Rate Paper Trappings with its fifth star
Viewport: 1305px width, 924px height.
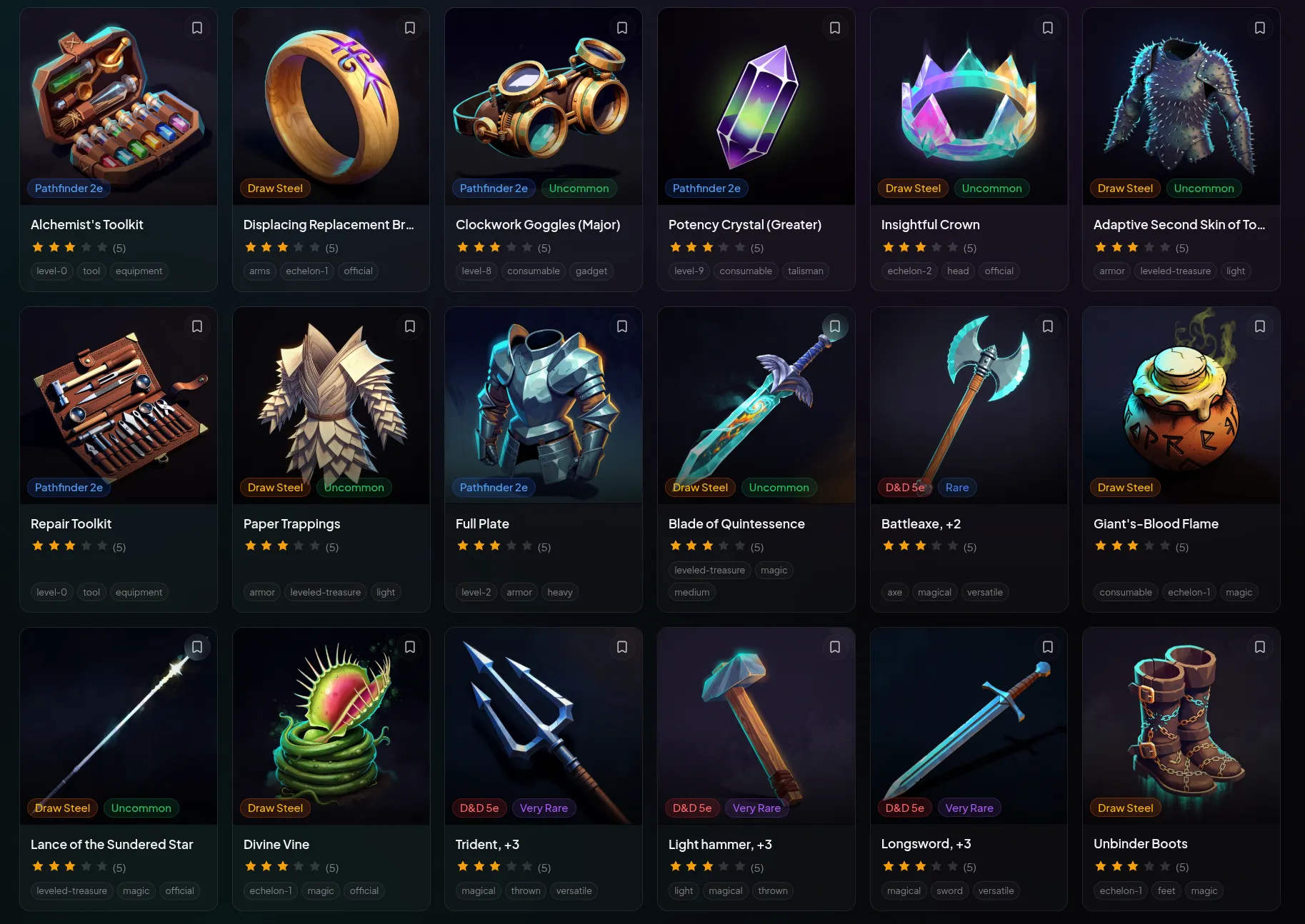point(314,546)
